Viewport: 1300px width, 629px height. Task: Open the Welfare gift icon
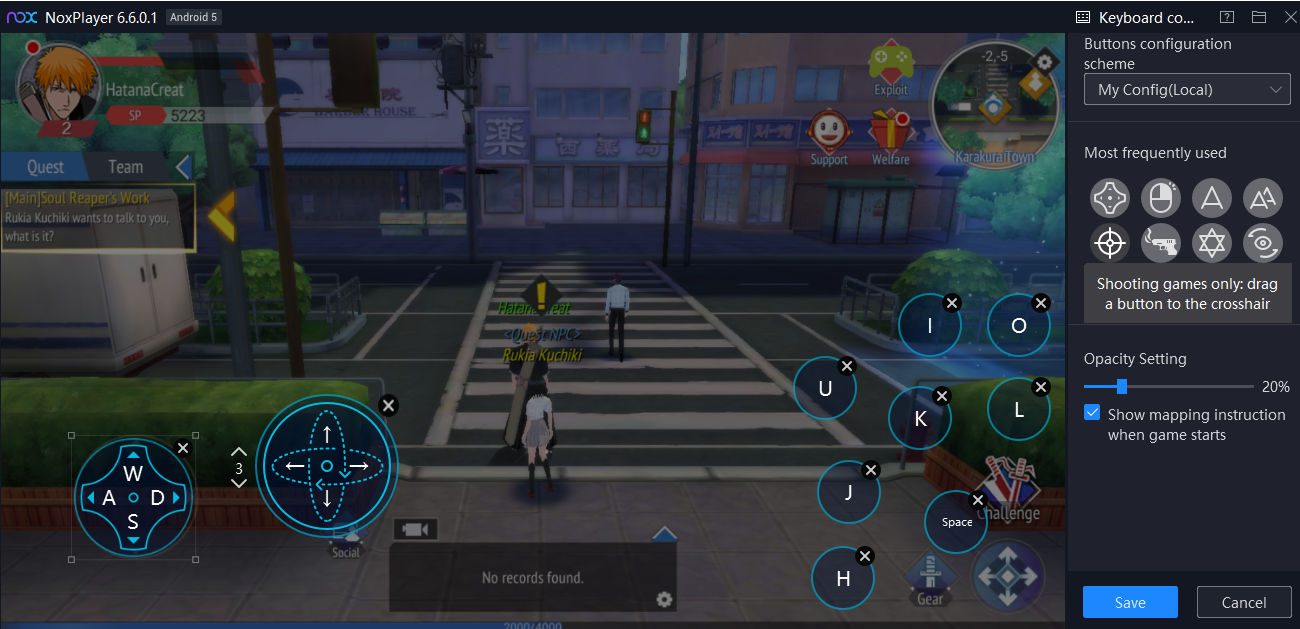click(889, 134)
